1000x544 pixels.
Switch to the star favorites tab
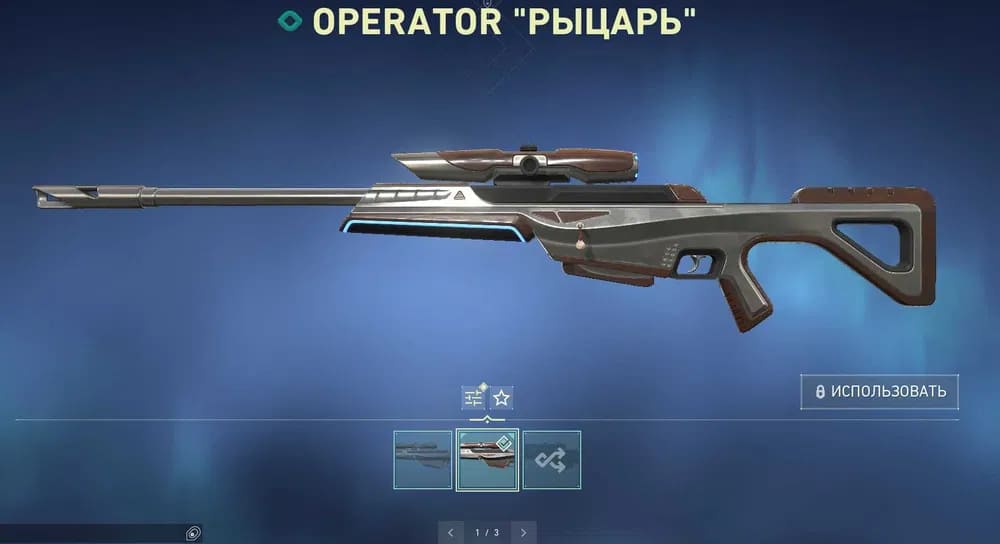tap(502, 398)
